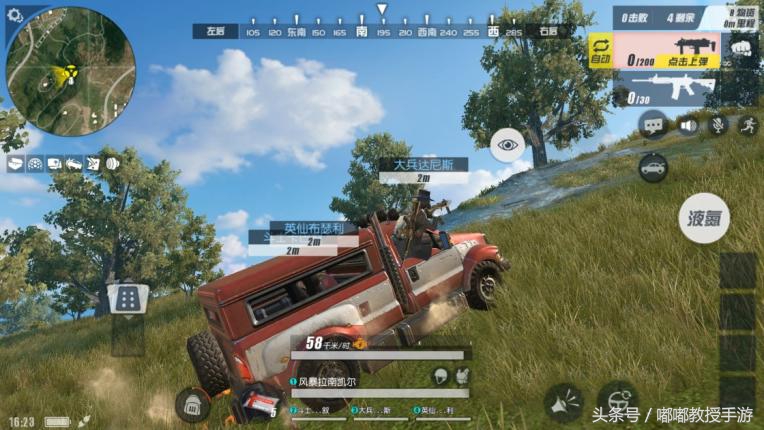Toggle the muted microphone button
The width and height of the screenshot is (764, 430).
click(717, 126)
